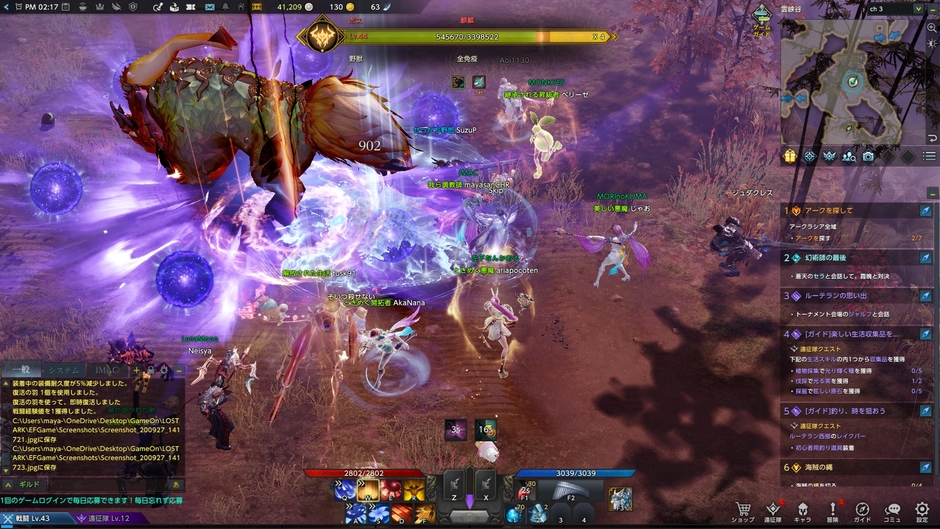Open the gift box icon below minimap
The height and width of the screenshot is (529, 940).
[x=789, y=156]
